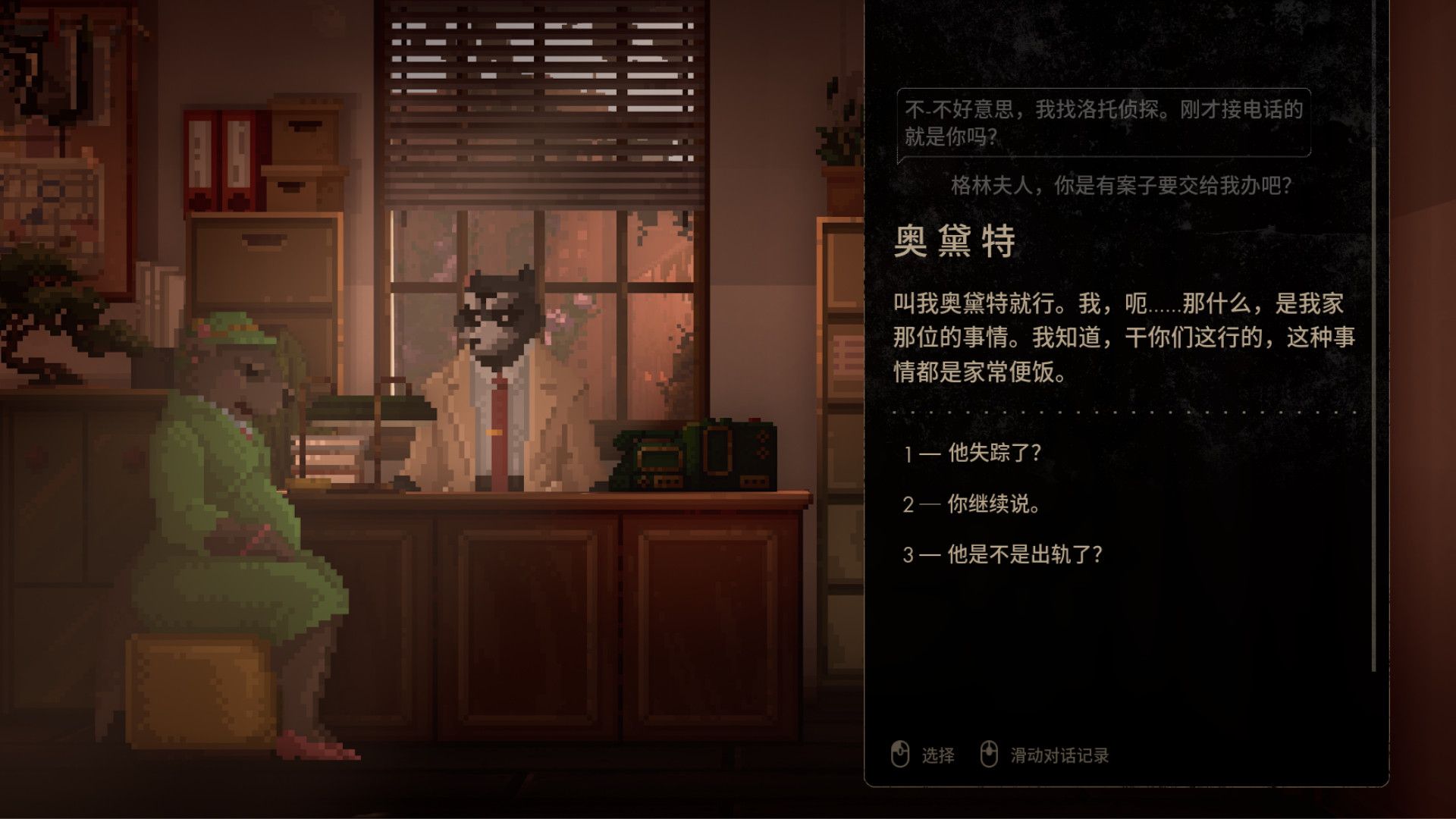Click the left-click mouse icon beside 选择
Image resolution: width=1456 pixels, height=819 pixels.
pyautogui.click(x=899, y=755)
